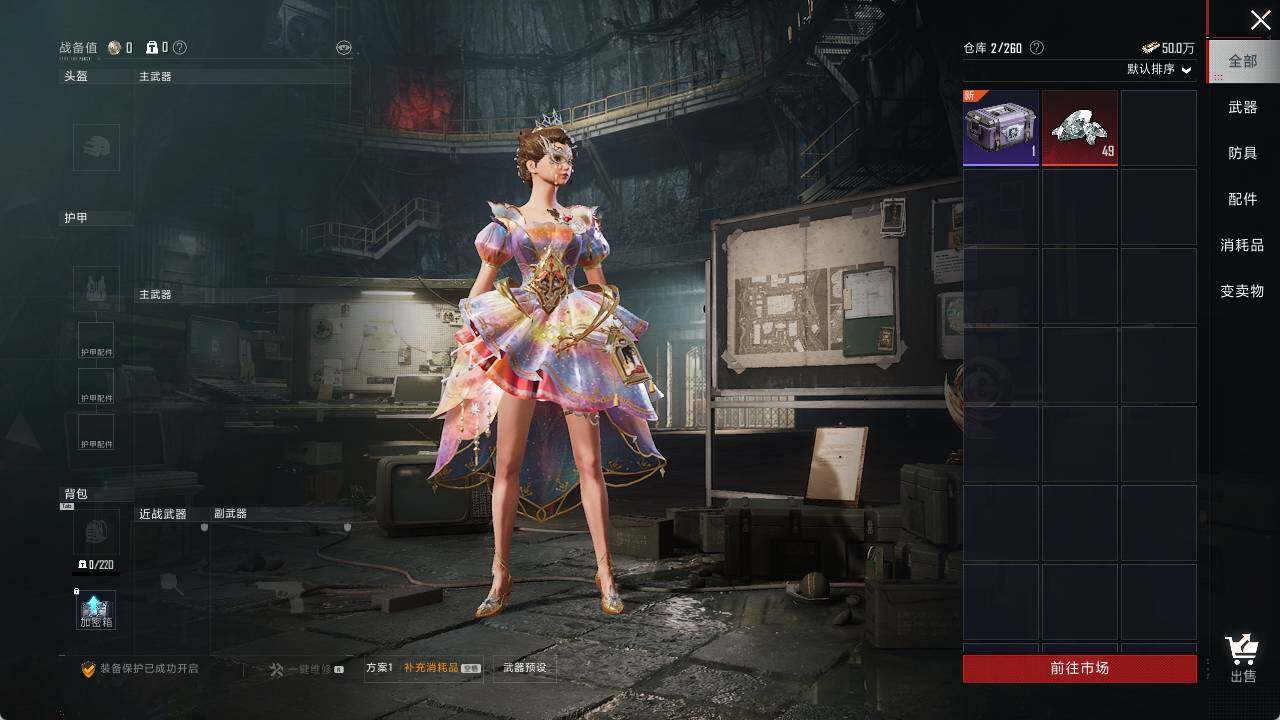
Task: Select the 防具 (Armor) category tab
Action: pos(1243,153)
